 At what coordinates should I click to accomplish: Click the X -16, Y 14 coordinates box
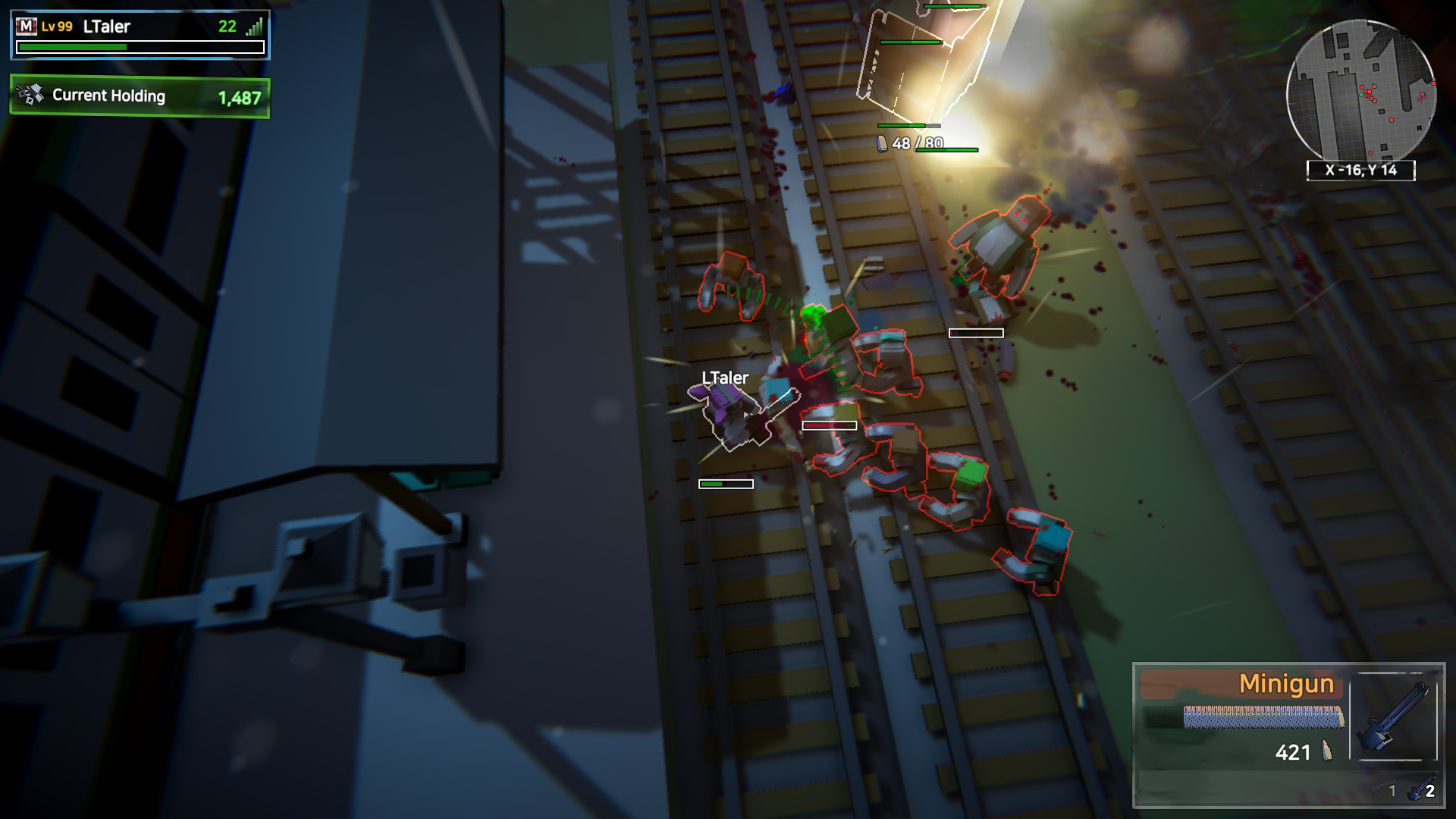click(1361, 171)
